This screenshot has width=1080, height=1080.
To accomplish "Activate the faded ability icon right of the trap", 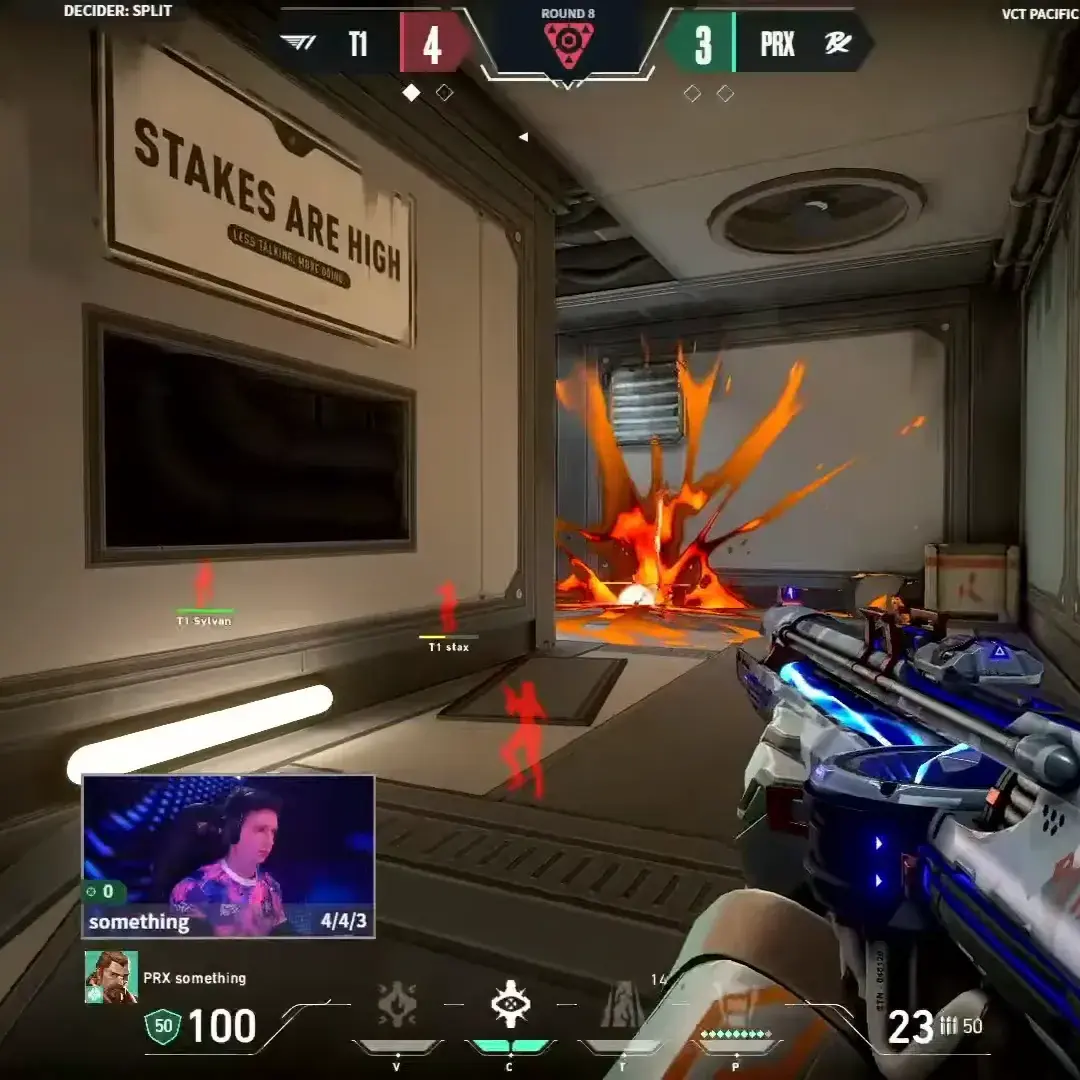I will click(622, 1004).
